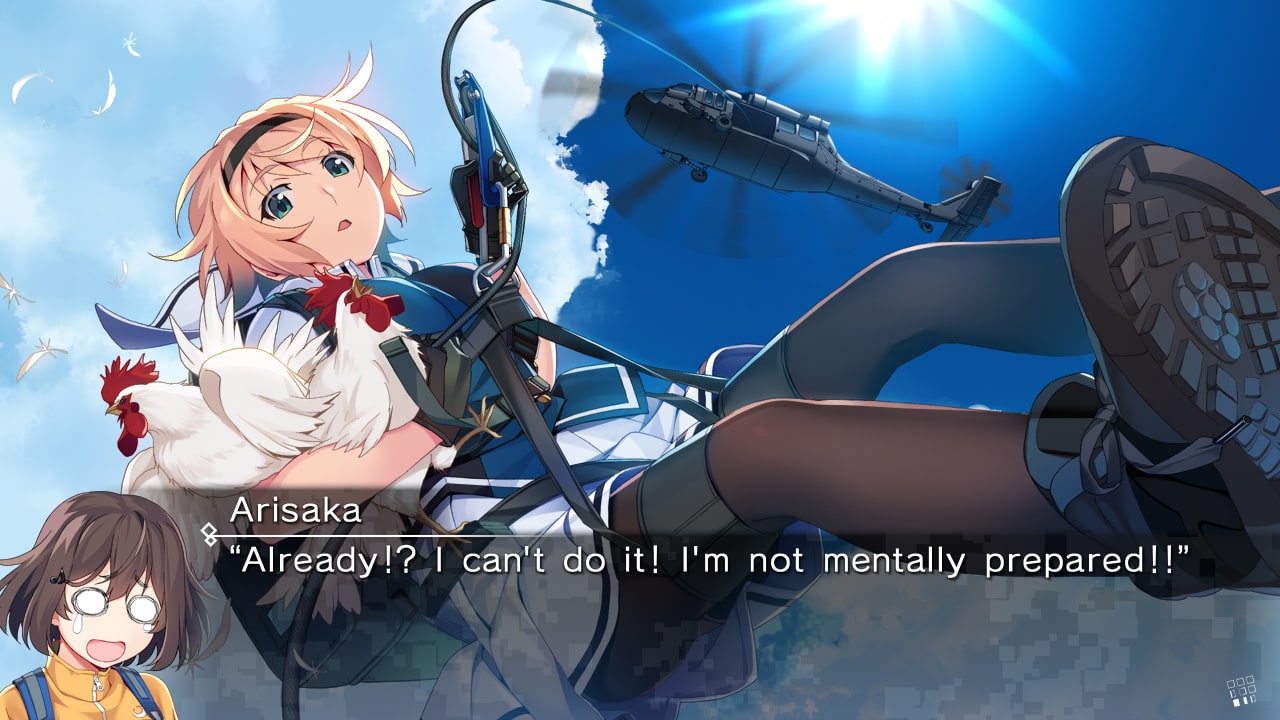Click the filled white square in the grid icon
Image resolution: width=1280 pixels, height=720 pixels.
pyautogui.click(x=1236, y=702)
